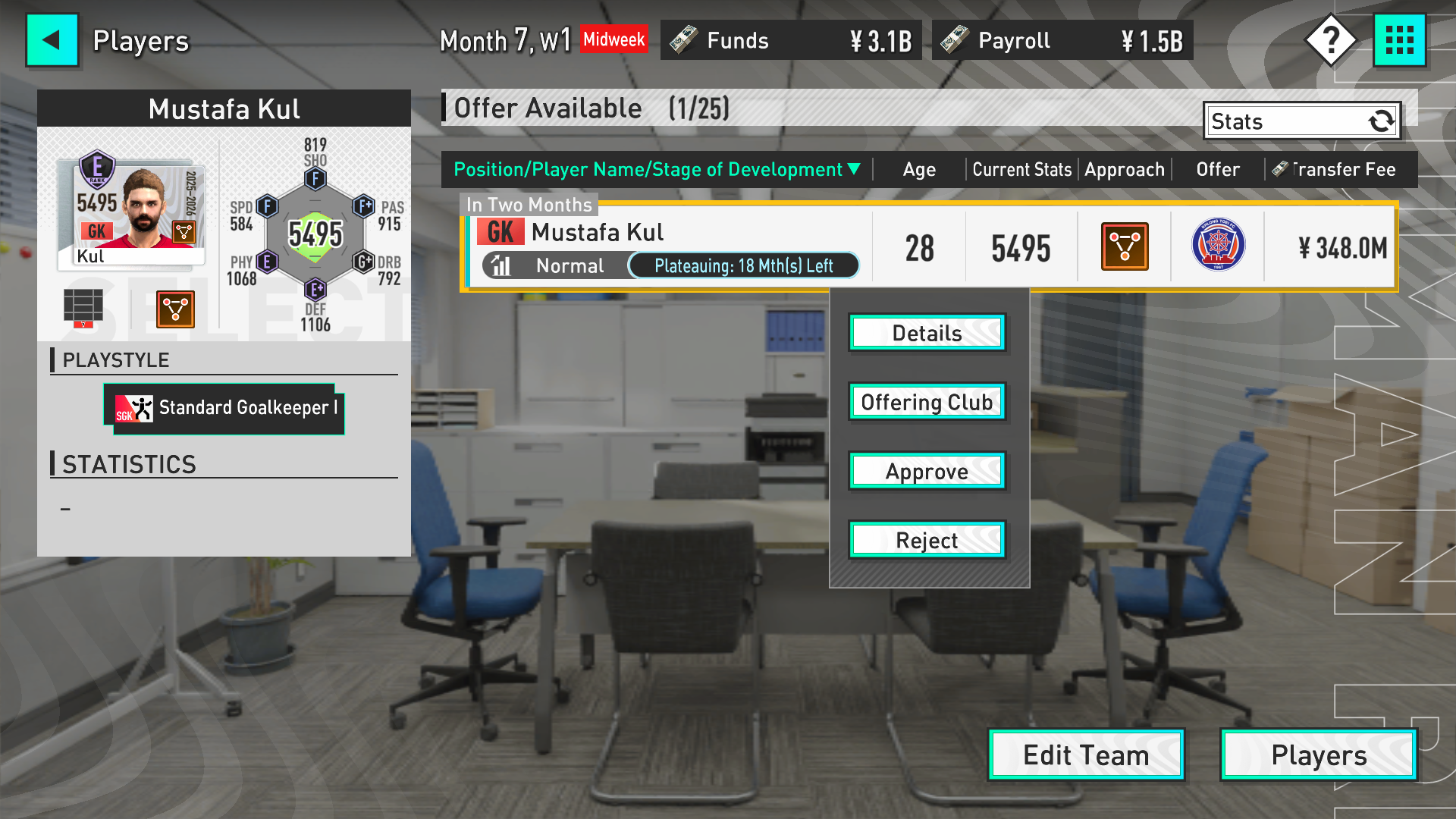This screenshot has width=1456, height=819.
Task: Sort by Position/Player Name/Stage of Development
Action: (x=657, y=169)
